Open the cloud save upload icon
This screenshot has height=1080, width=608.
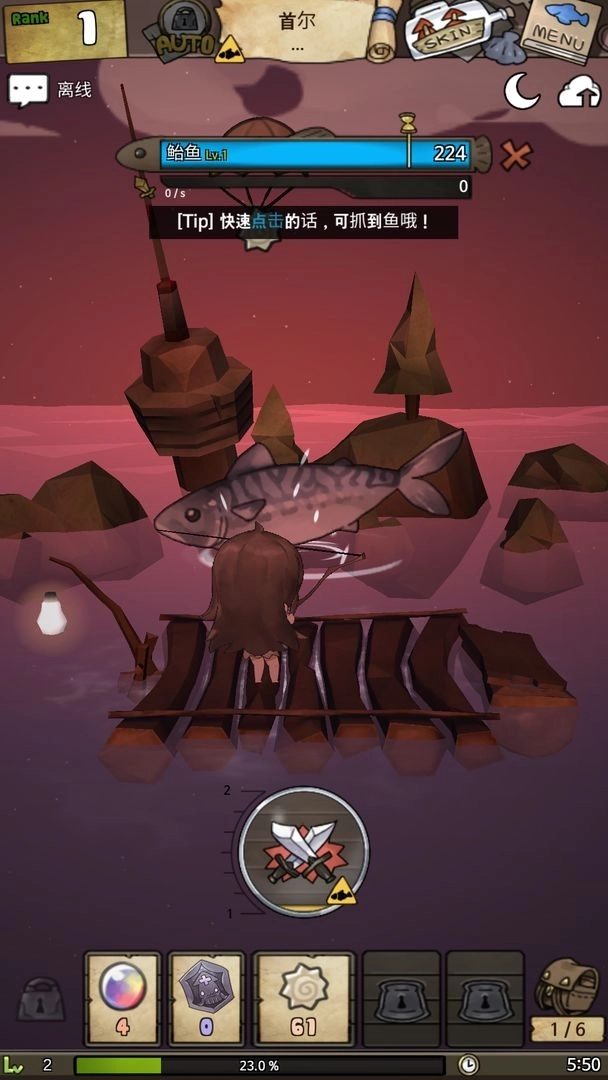[x=579, y=92]
